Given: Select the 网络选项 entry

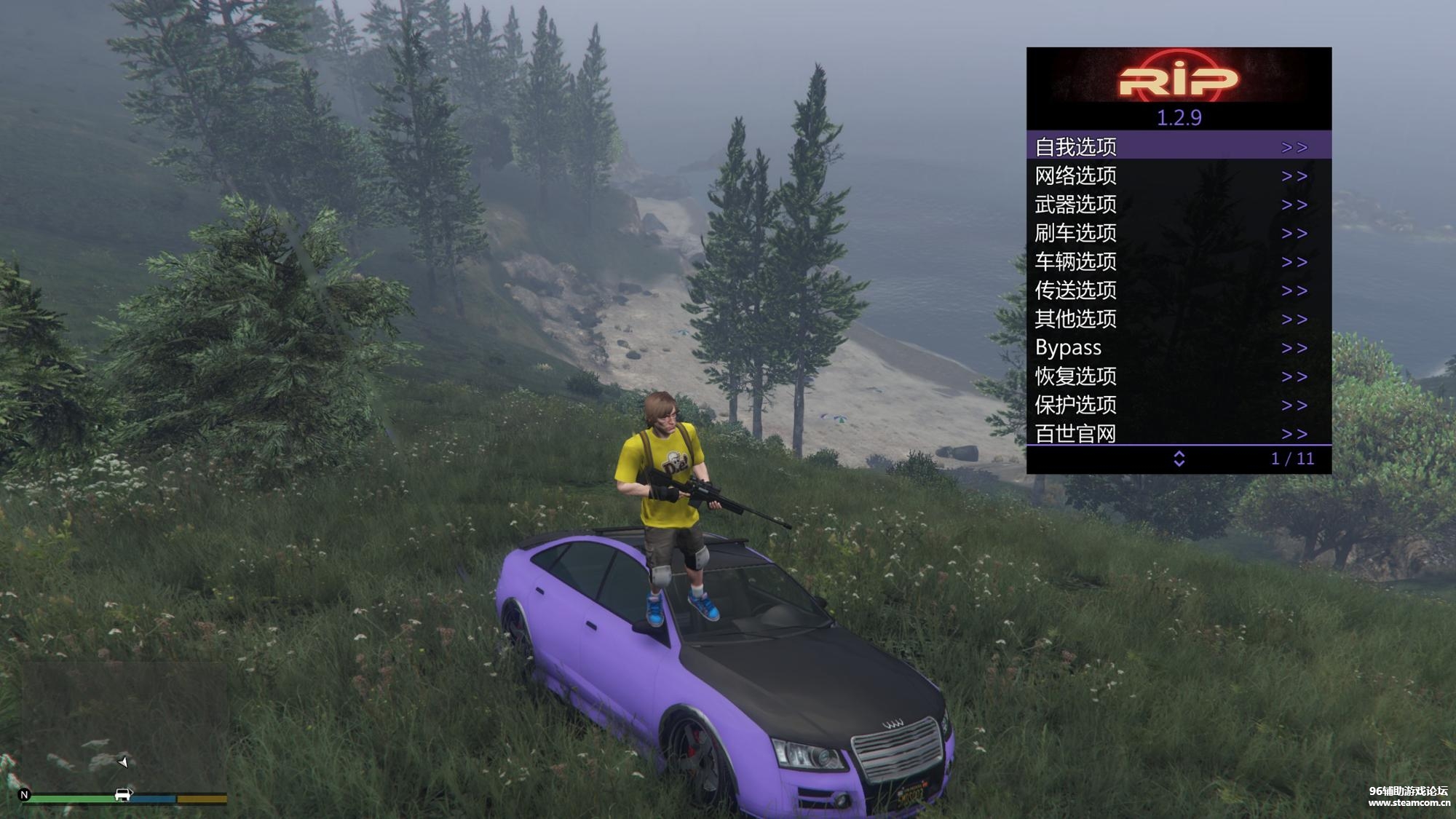Looking at the screenshot, I should click(1178, 175).
